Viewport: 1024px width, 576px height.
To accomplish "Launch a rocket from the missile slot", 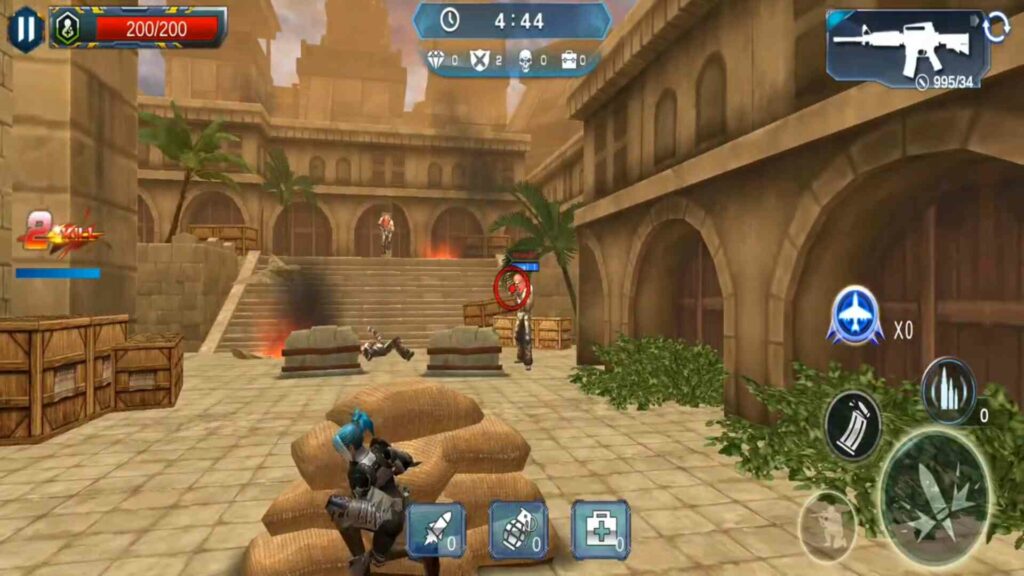I will pos(435,530).
